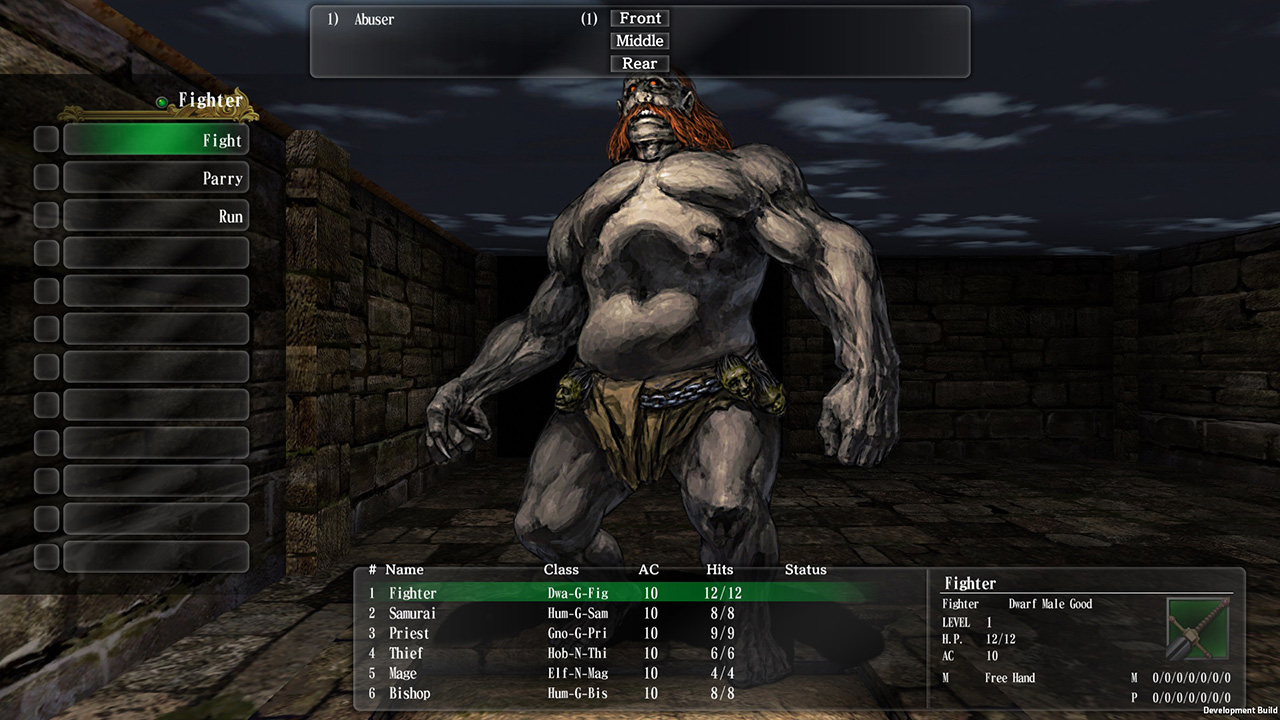
Task: Target the Middle enemy row
Action: click(x=639, y=41)
